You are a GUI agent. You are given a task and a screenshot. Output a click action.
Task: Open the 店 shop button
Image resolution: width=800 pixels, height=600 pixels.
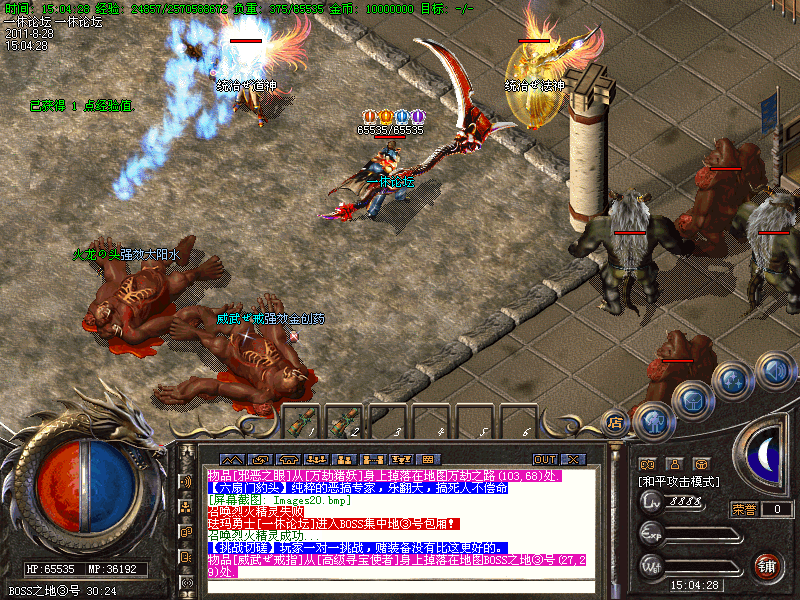coord(615,423)
